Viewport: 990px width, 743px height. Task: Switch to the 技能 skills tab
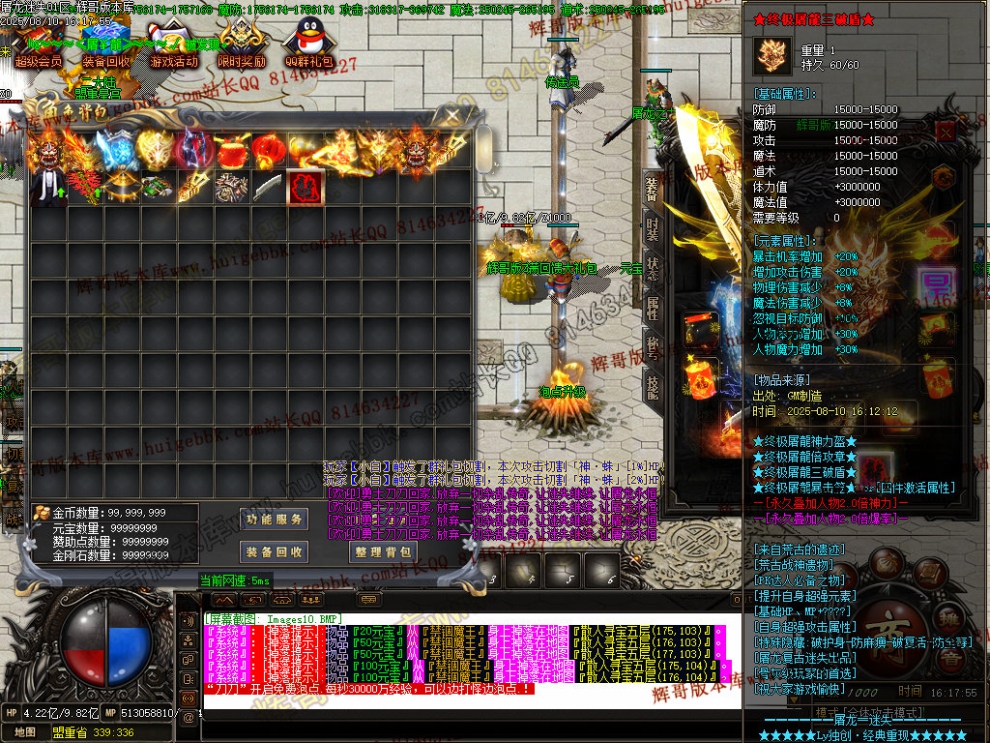pyautogui.click(x=652, y=384)
